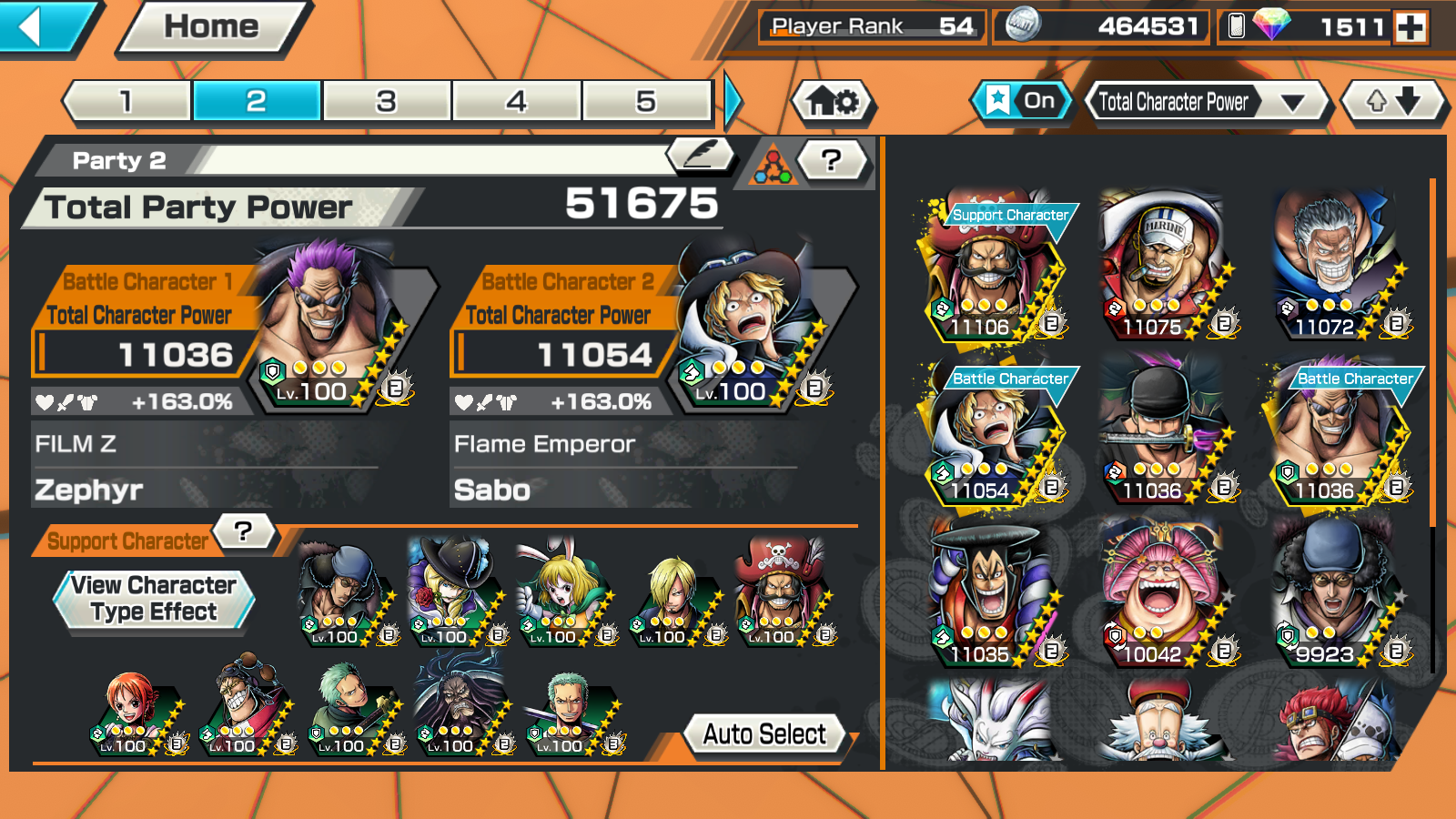This screenshot has height=819, width=1456.
Task: Open Support Character help question mark
Action: click(243, 531)
